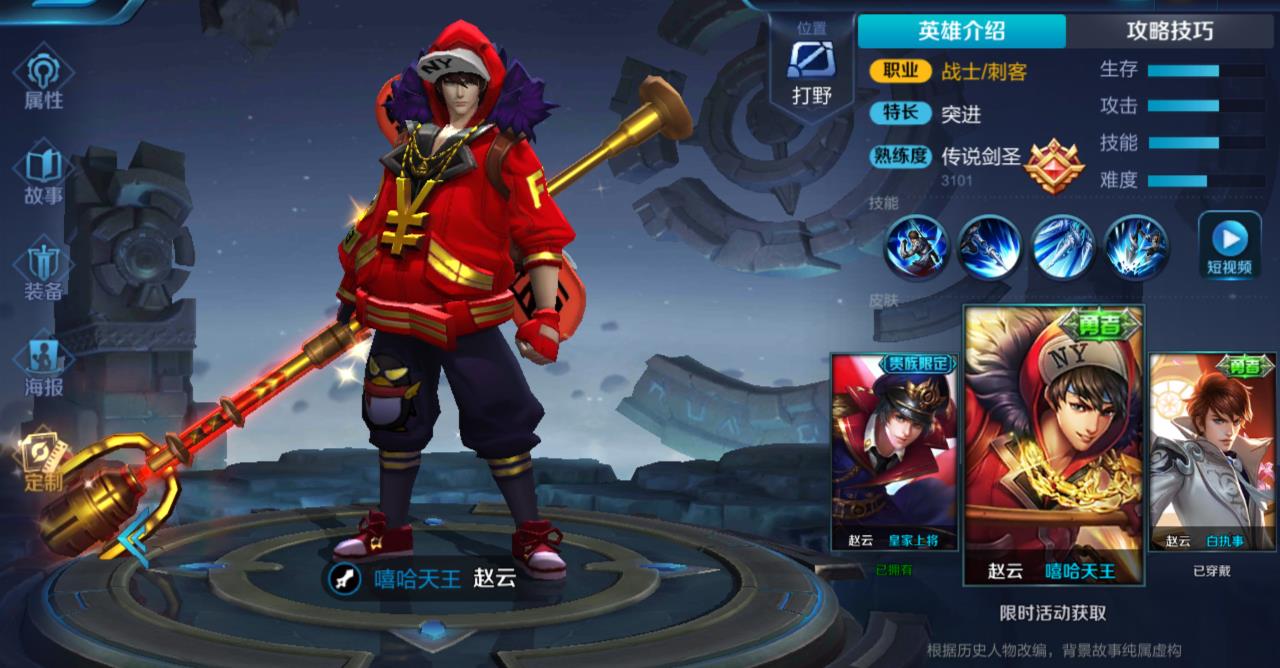Image resolution: width=1280 pixels, height=668 pixels.
Task: View the leaping strike ultimate skill icon
Action: tap(1136, 246)
